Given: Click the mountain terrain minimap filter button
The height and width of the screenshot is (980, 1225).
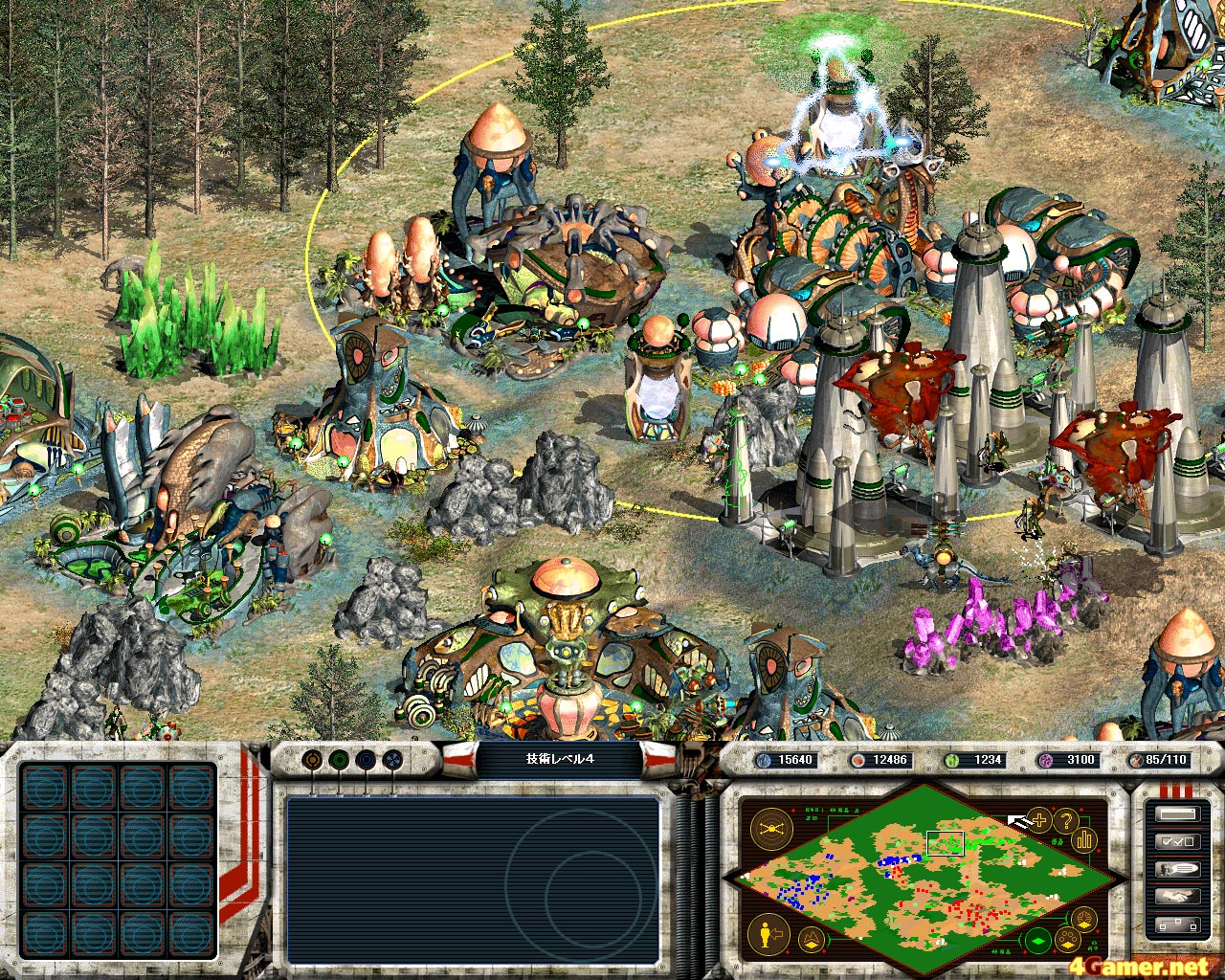Looking at the screenshot, I should (812, 938).
